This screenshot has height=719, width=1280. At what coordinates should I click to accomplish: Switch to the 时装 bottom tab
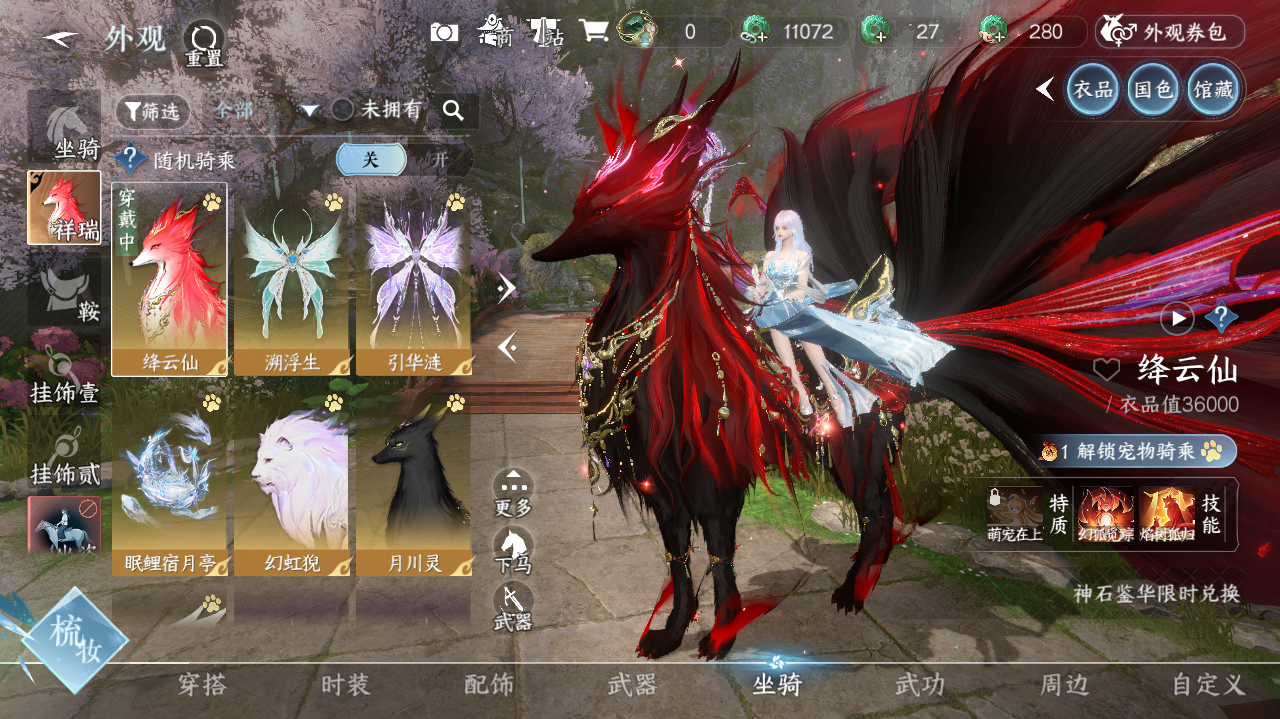pos(346,685)
